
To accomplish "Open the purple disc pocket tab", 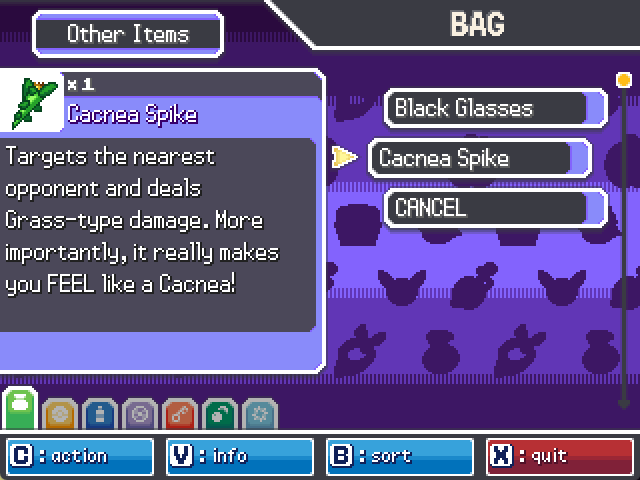I will coord(139,415).
